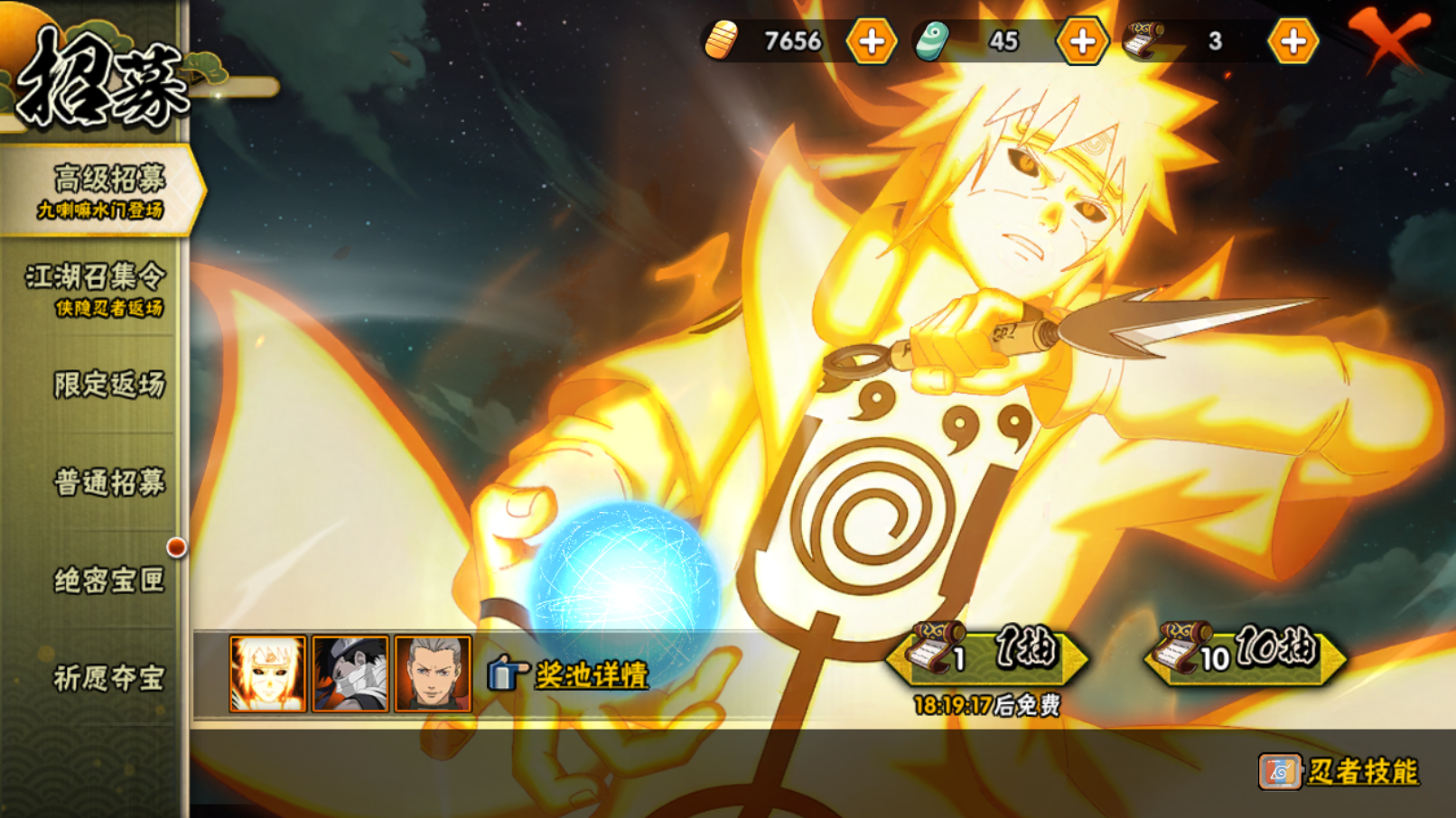Open the 绝密宝匣 tab
The height and width of the screenshot is (818, 1456).
point(108,580)
